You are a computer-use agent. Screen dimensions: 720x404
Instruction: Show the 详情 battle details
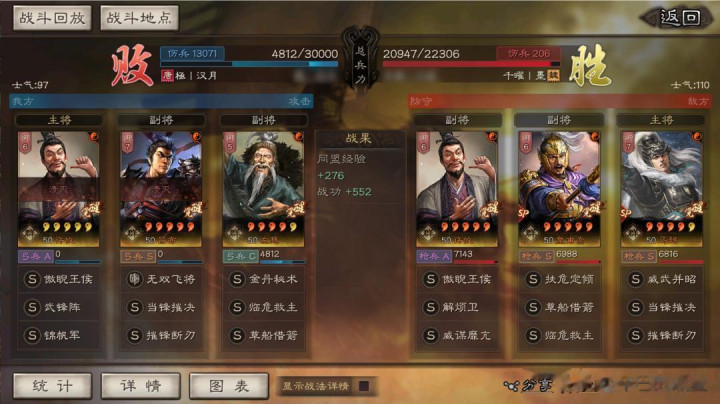click(139, 386)
